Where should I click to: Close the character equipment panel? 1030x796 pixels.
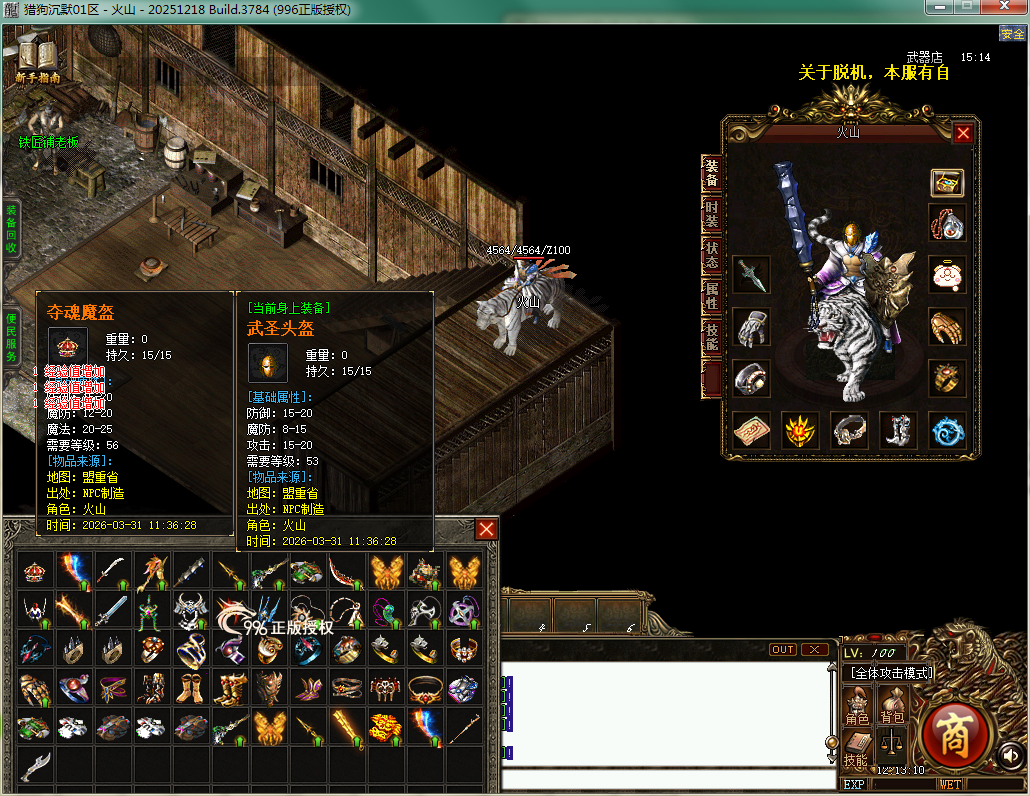963,133
